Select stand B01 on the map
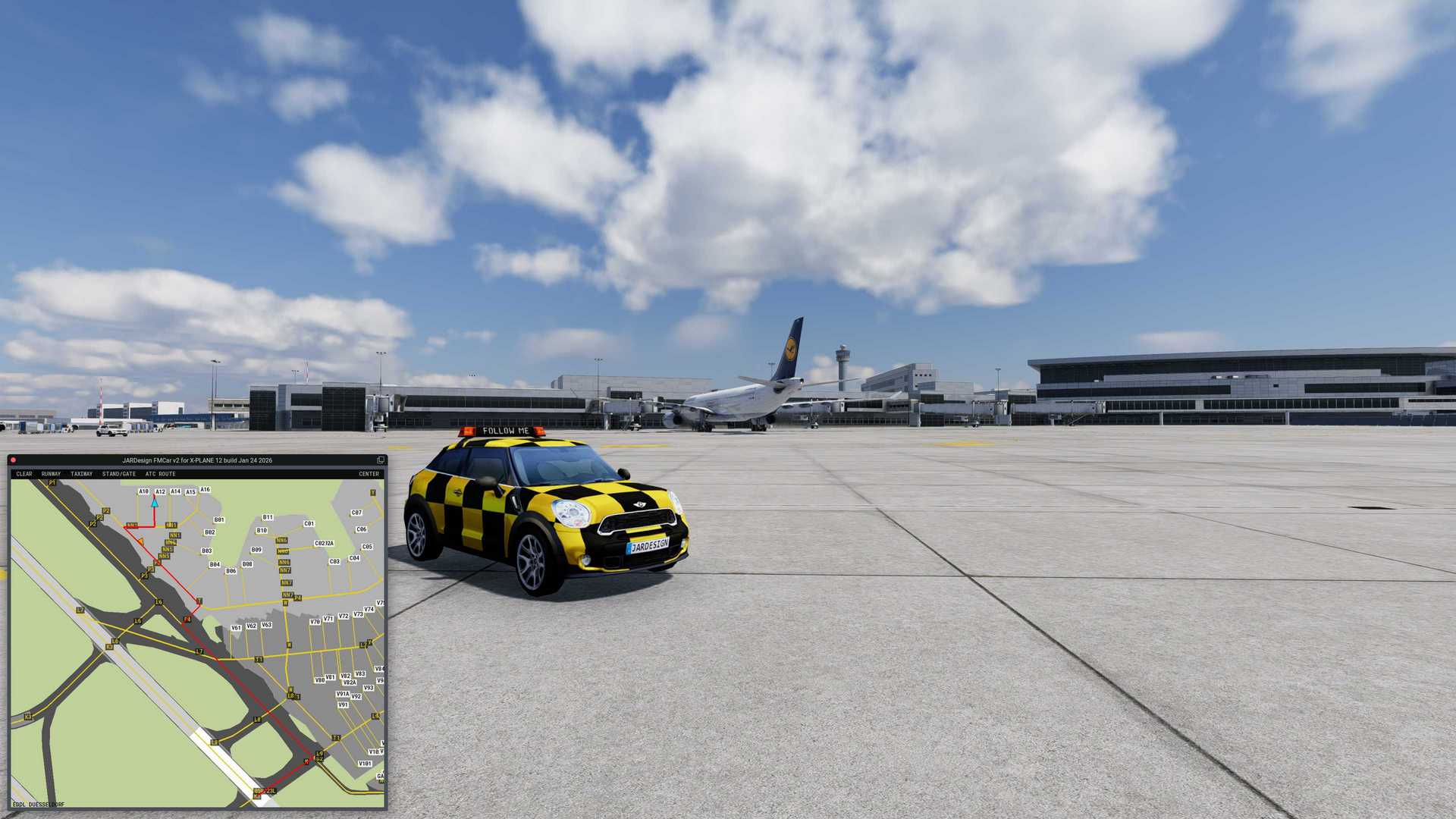The height and width of the screenshot is (819, 1456). pyautogui.click(x=219, y=520)
